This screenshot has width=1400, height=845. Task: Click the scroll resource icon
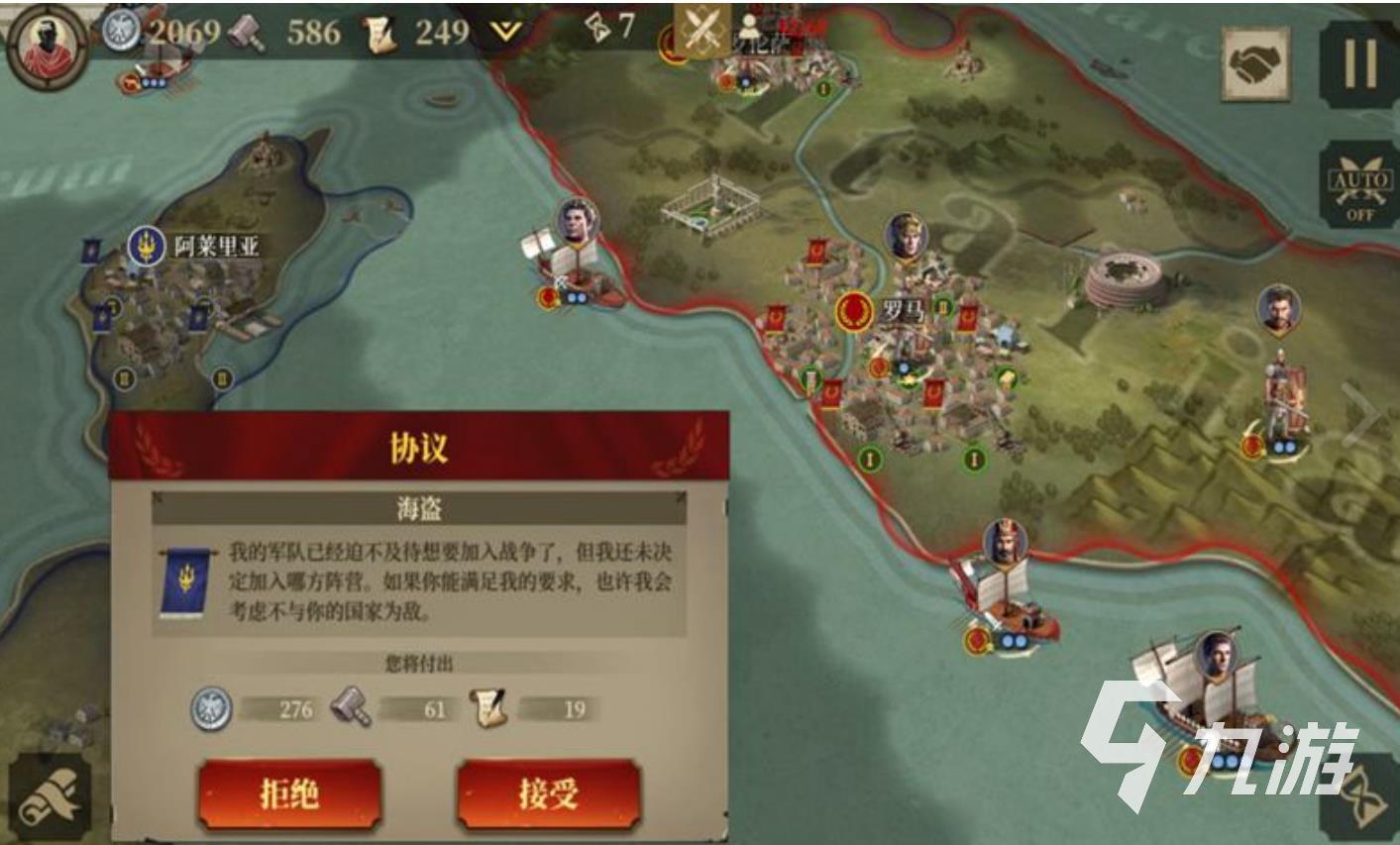coord(381,31)
